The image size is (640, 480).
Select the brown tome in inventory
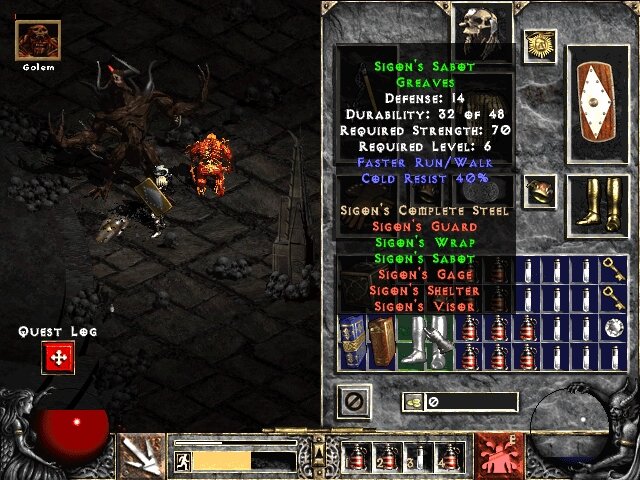(383, 342)
